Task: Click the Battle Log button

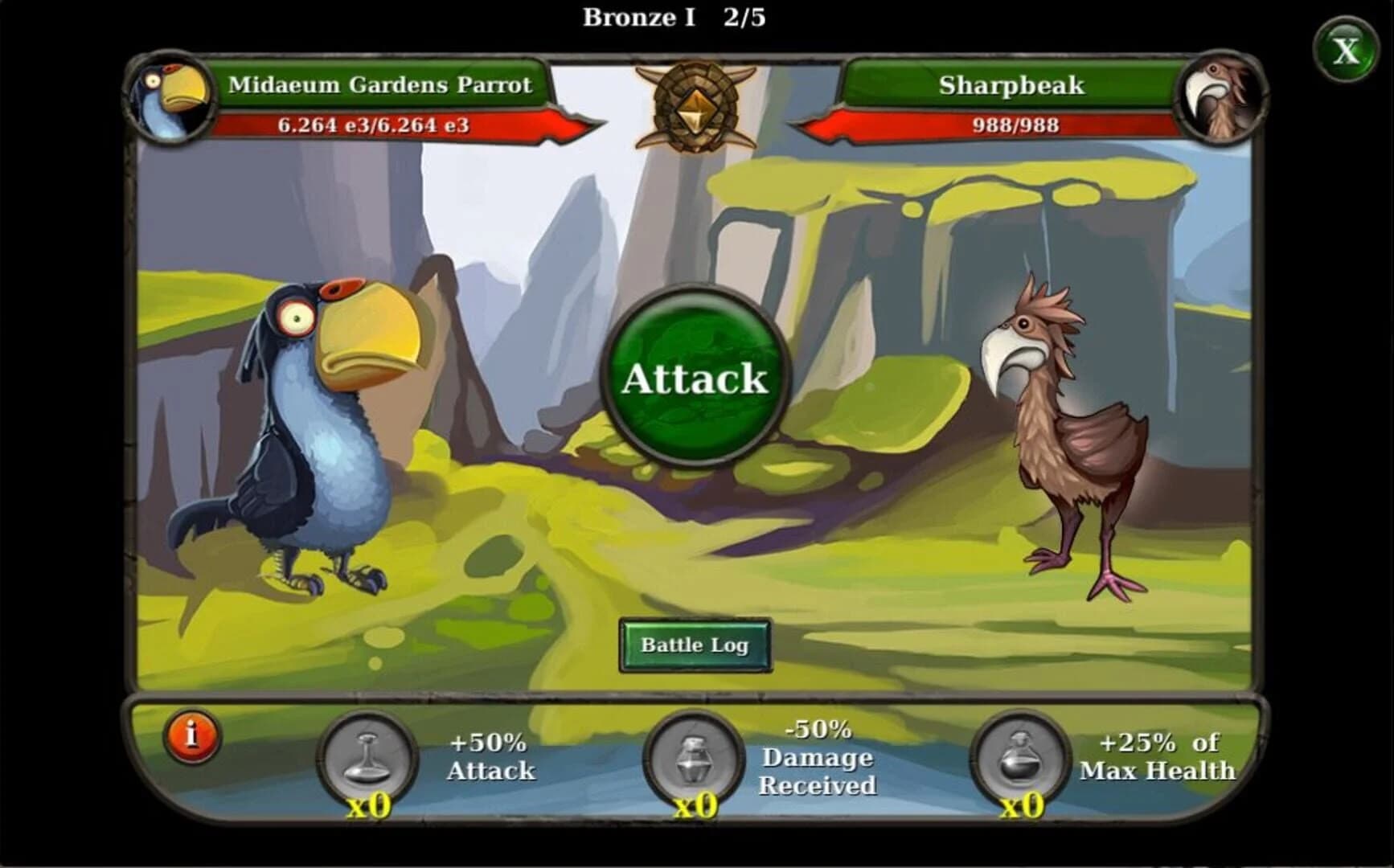Action: (x=695, y=644)
